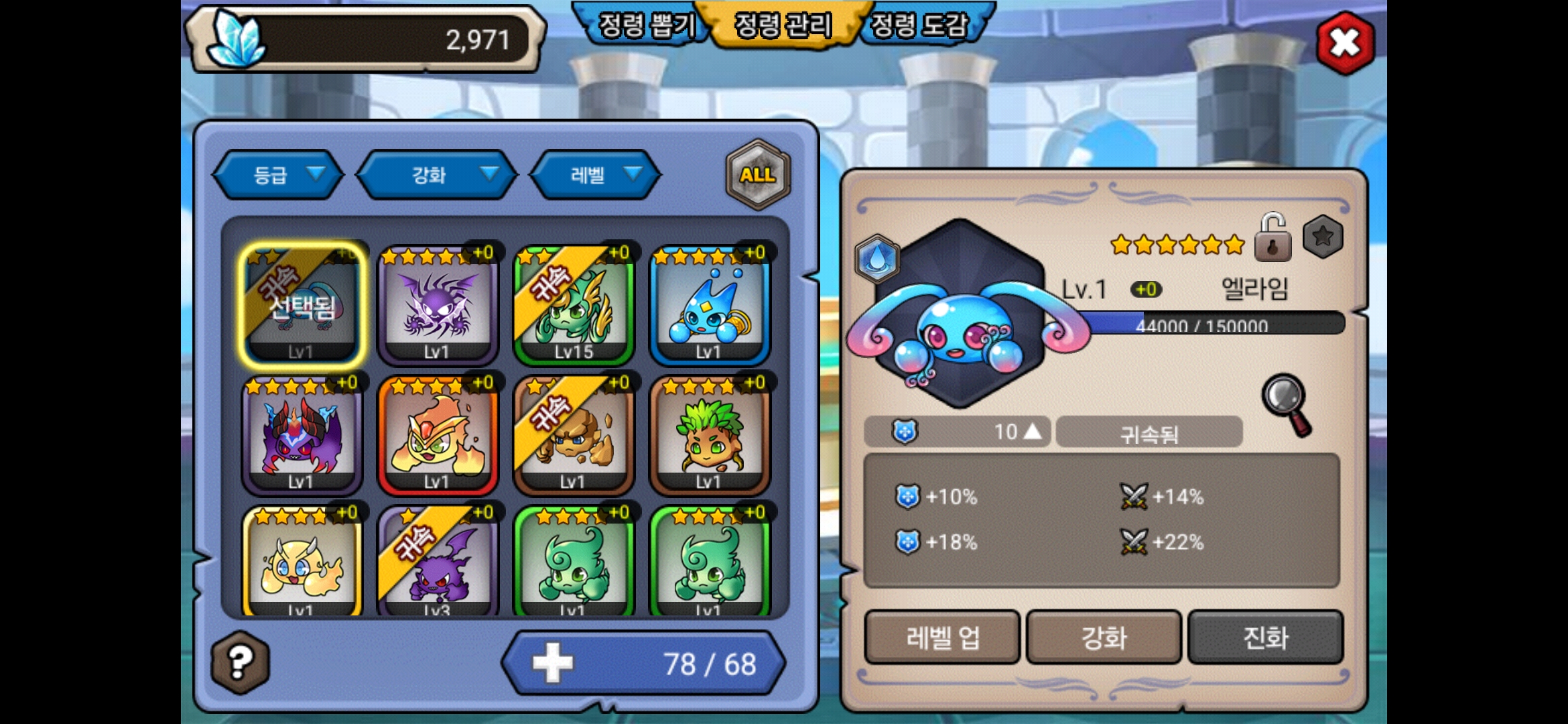
Task: Expand spirit storage with plus button
Action: pyautogui.click(x=553, y=663)
